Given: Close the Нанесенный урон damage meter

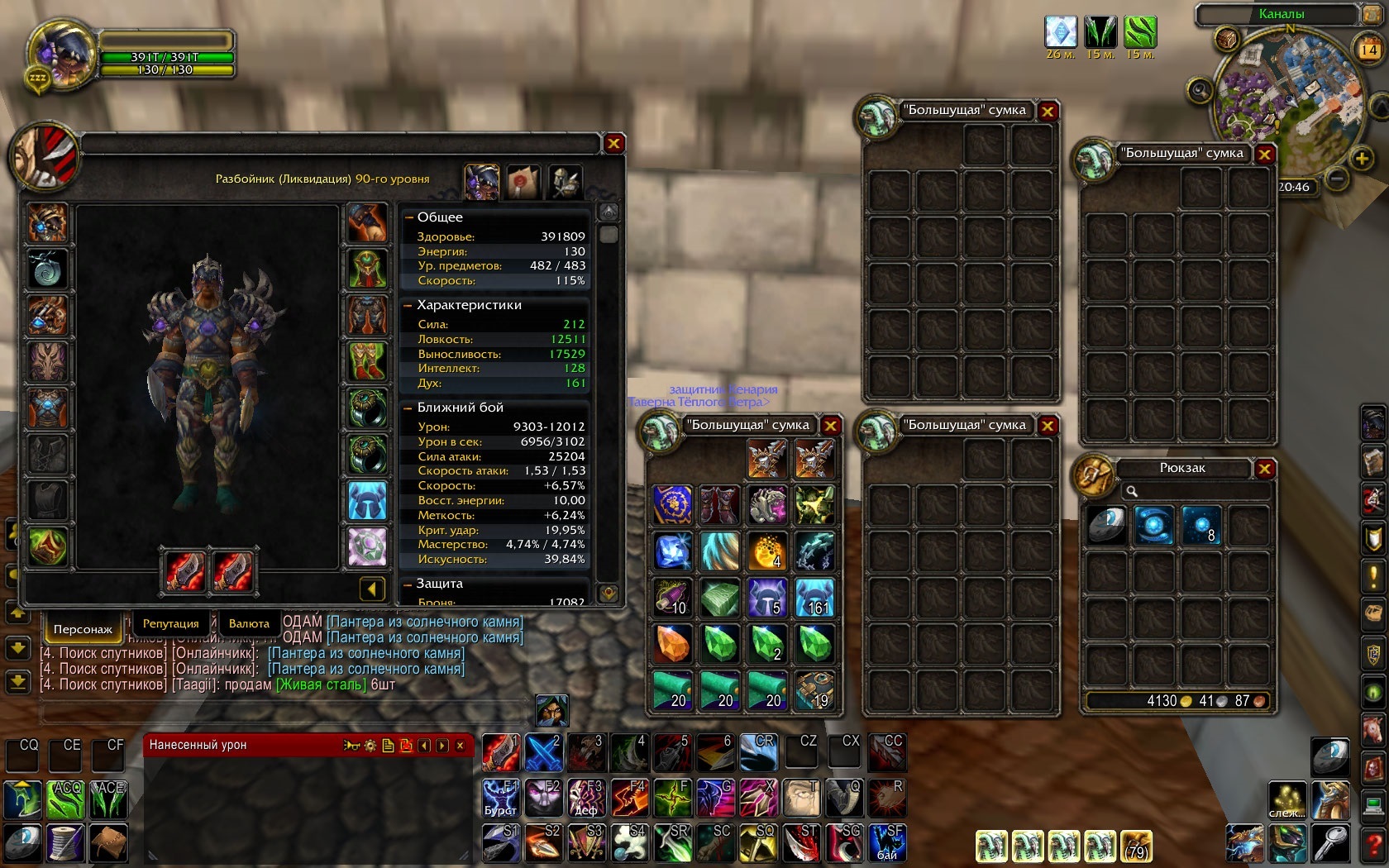Looking at the screenshot, I should pos(461,746).
